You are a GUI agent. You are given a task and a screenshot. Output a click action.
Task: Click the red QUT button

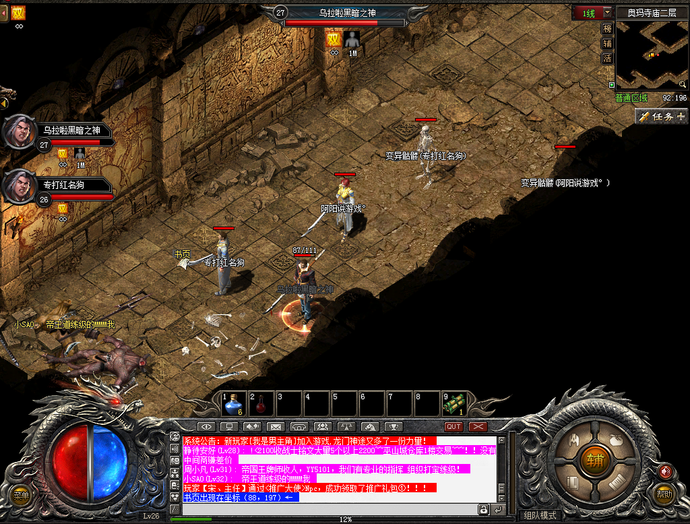tap(453, 425)
